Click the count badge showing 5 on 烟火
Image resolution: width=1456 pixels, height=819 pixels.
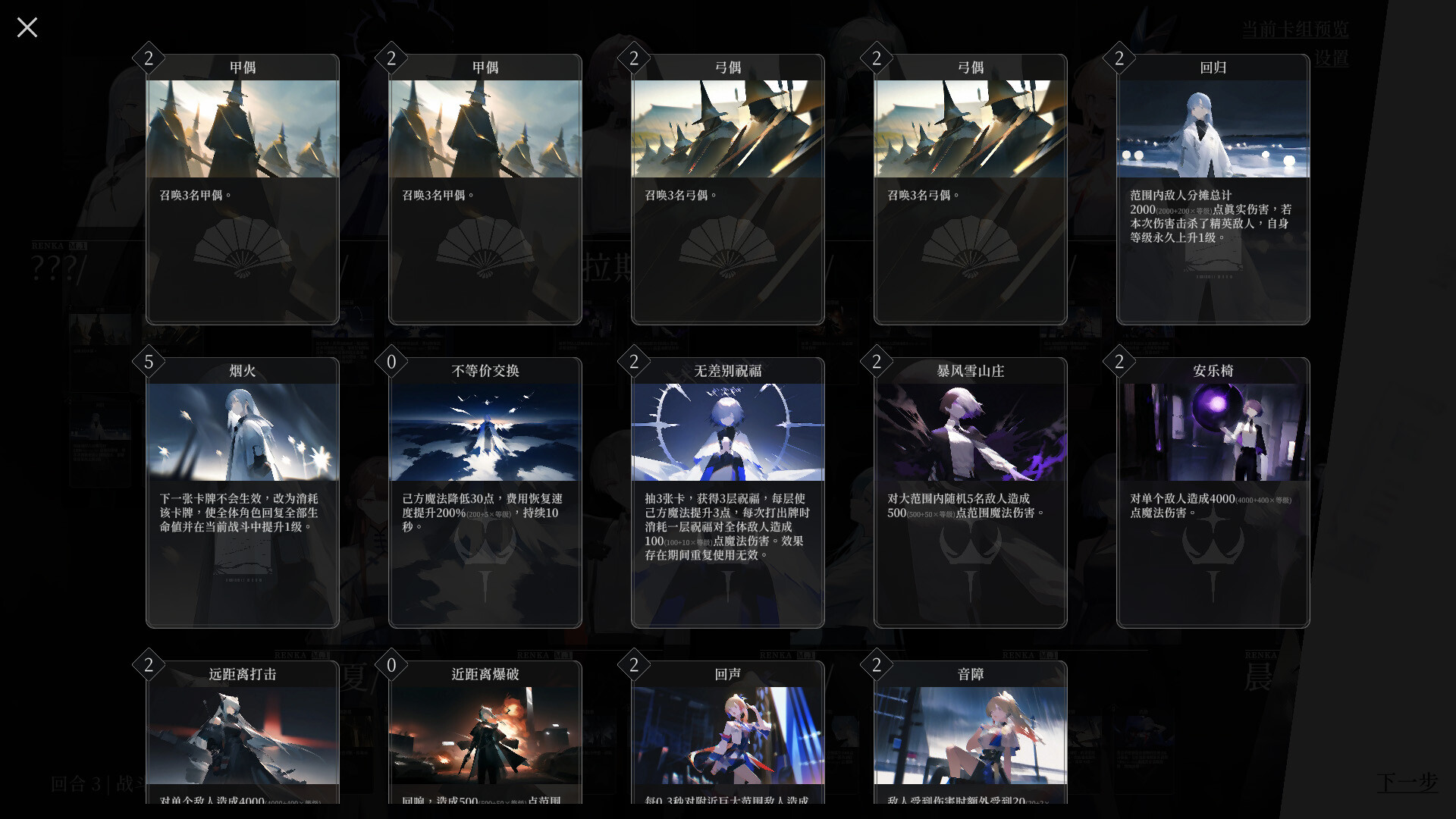click(149, 362)
